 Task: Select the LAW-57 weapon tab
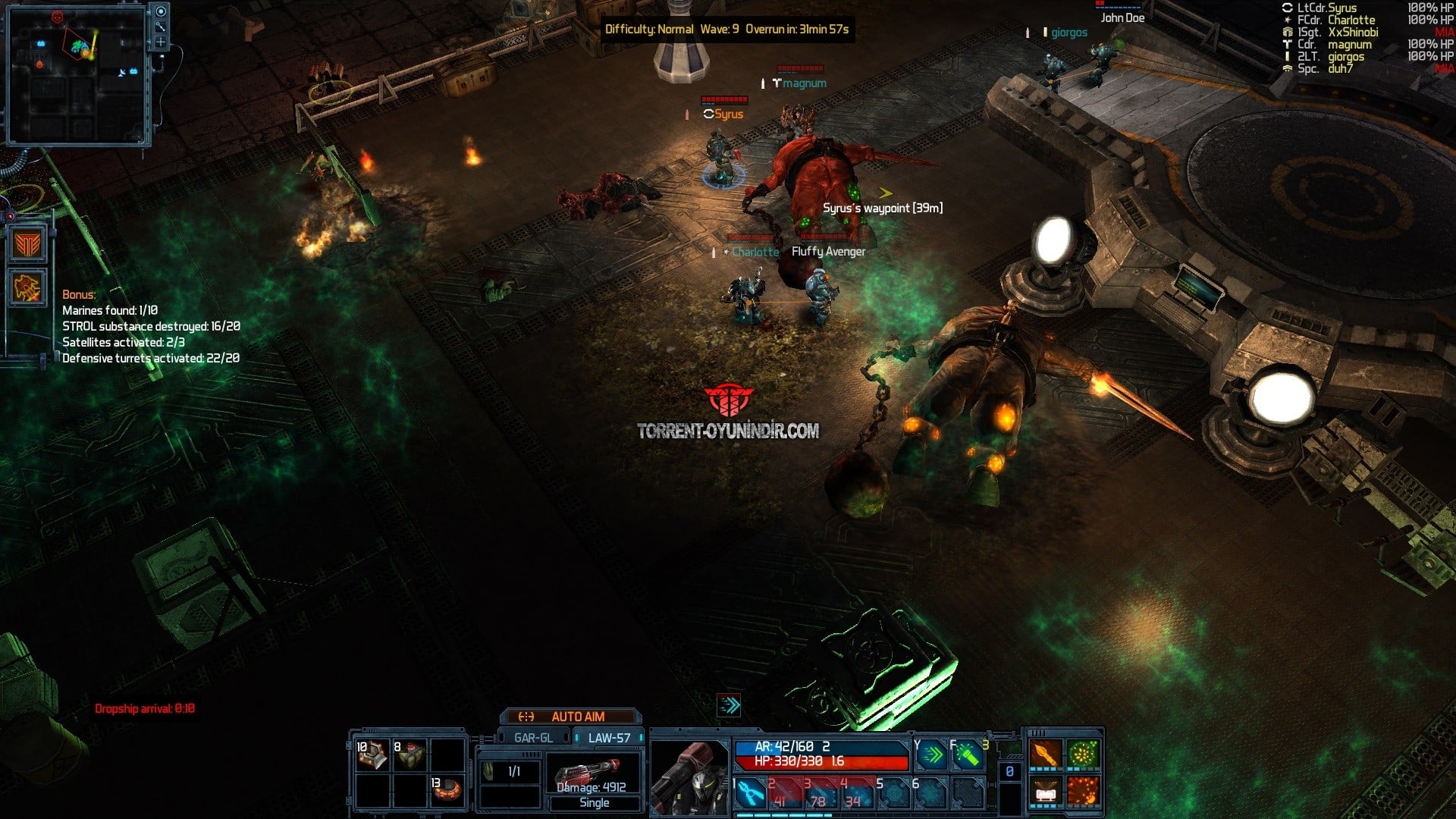click(608, 738)
